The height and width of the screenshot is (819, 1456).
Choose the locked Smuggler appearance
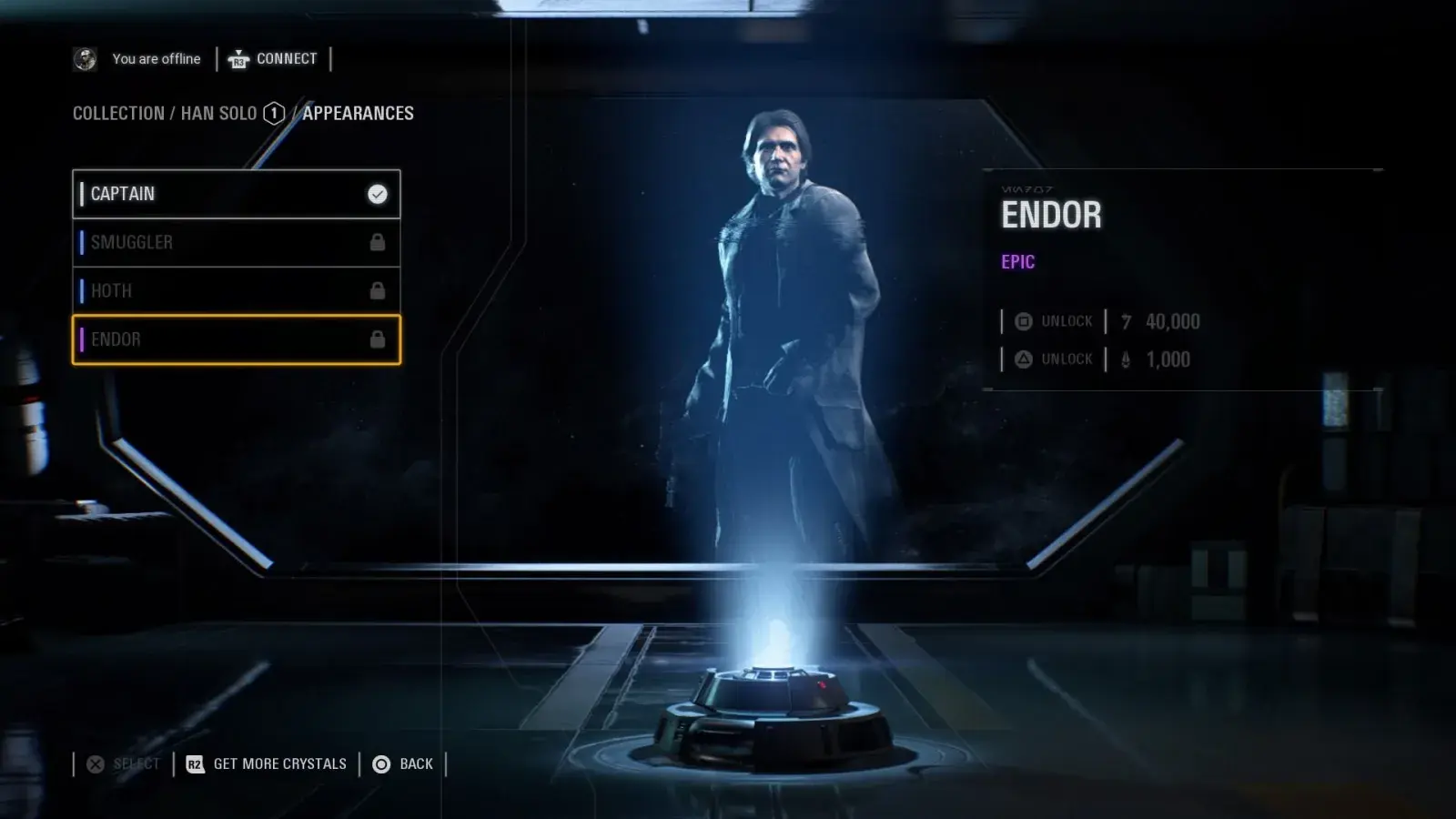tap(236, 242)
